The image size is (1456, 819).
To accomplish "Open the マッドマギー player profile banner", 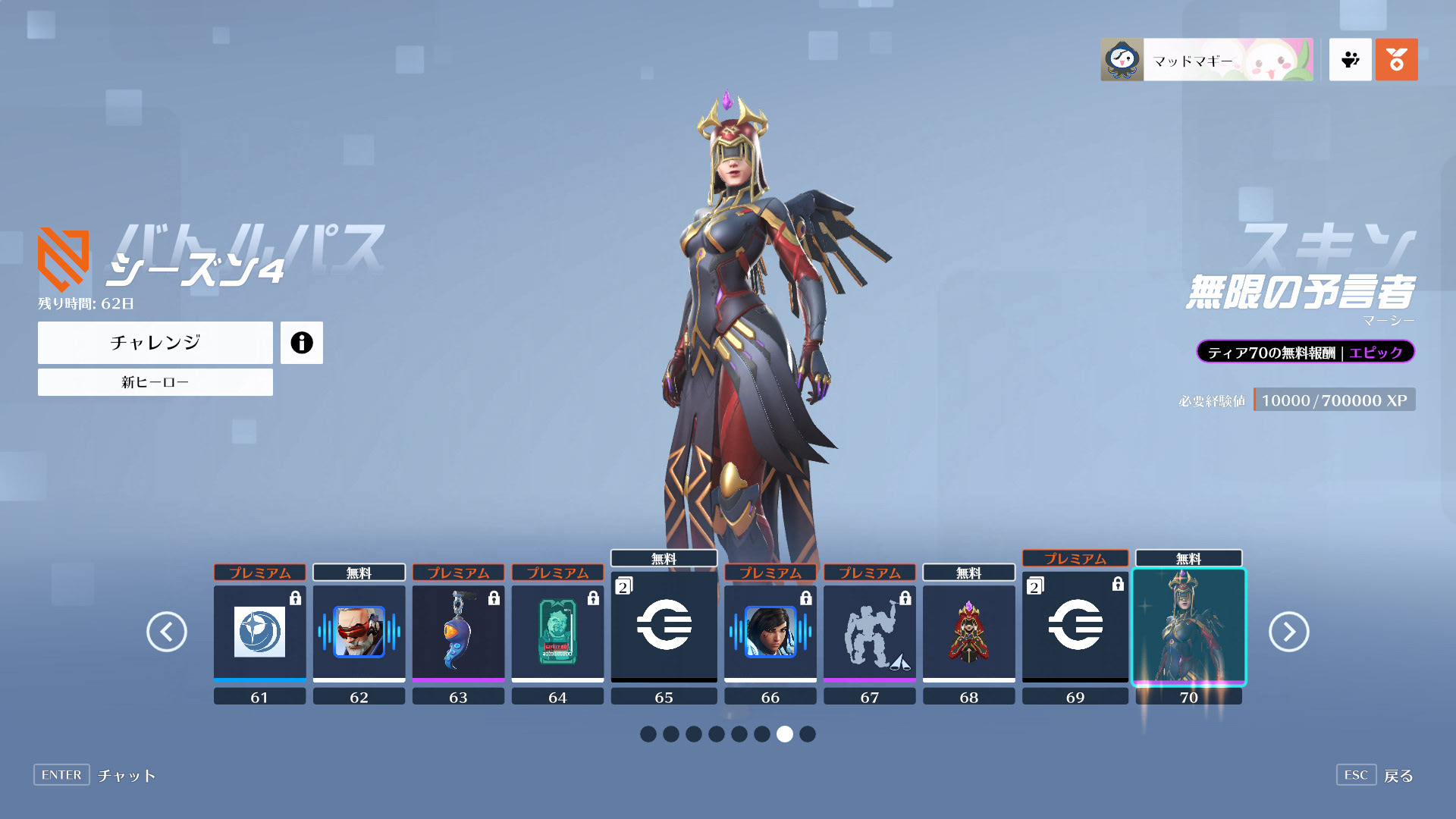I will click(x=1207, y=60).
